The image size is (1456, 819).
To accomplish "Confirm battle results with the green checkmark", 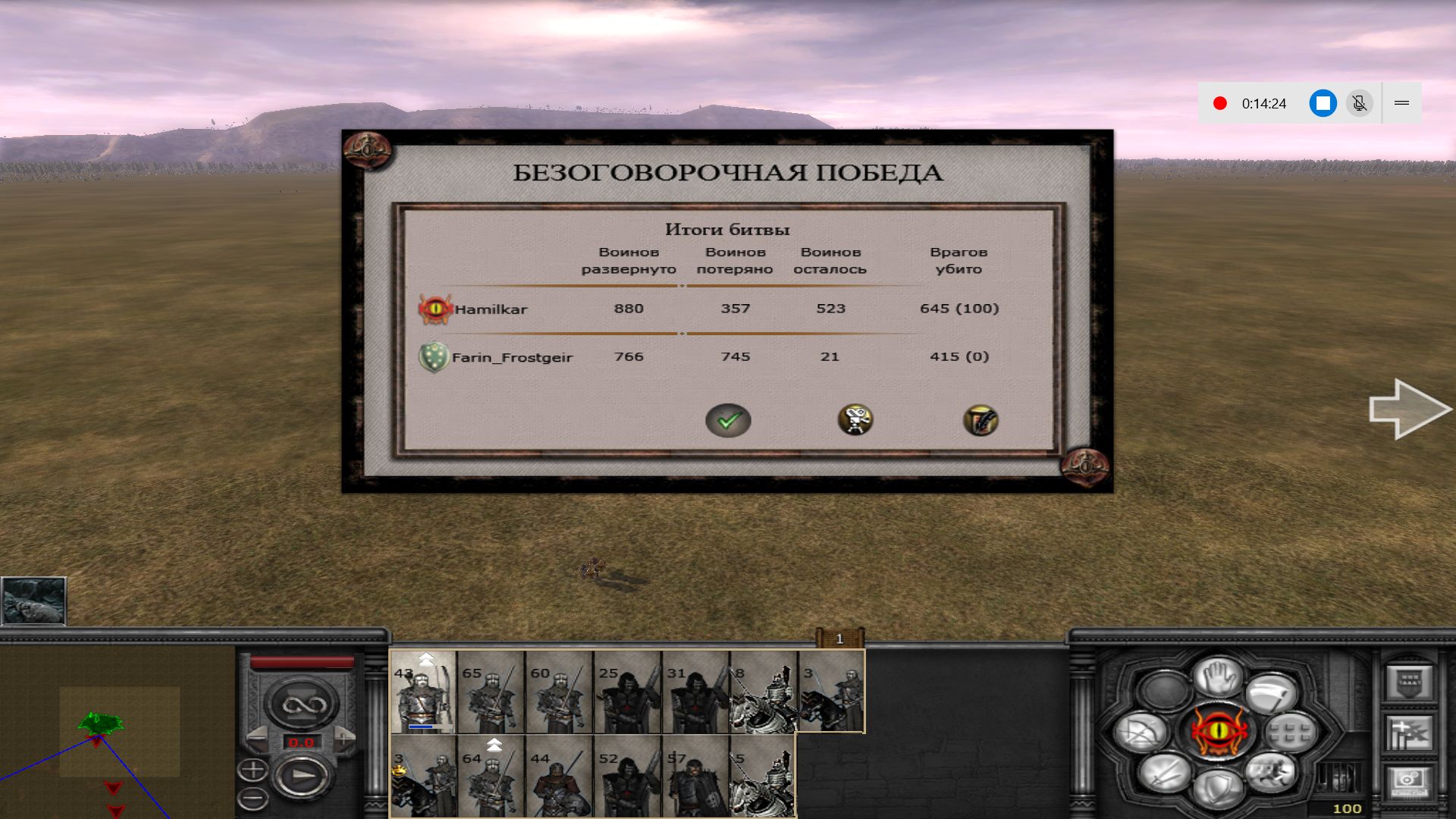I will [x=728, y=420].
